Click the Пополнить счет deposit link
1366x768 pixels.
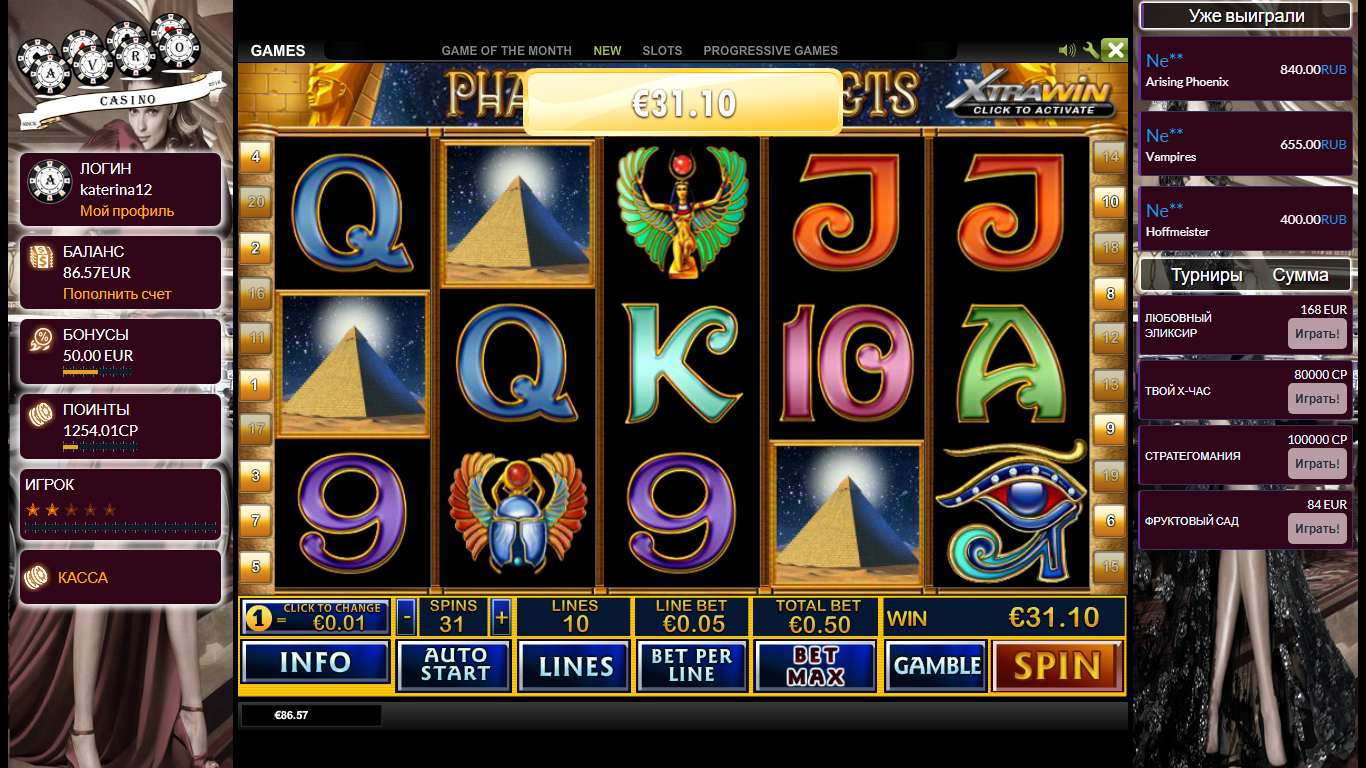pos(117,294)
